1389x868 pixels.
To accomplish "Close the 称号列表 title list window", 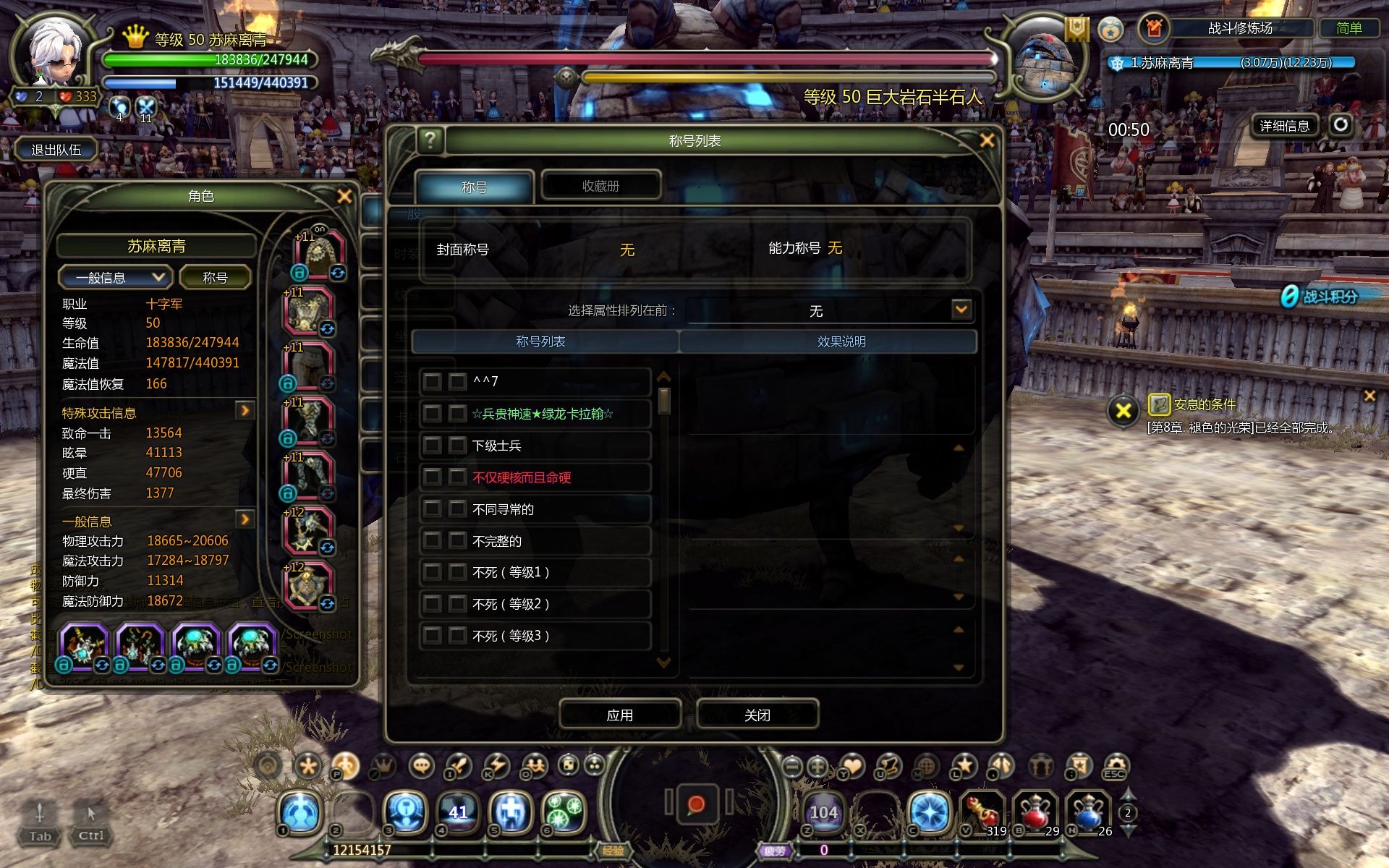I will (987, 140).
